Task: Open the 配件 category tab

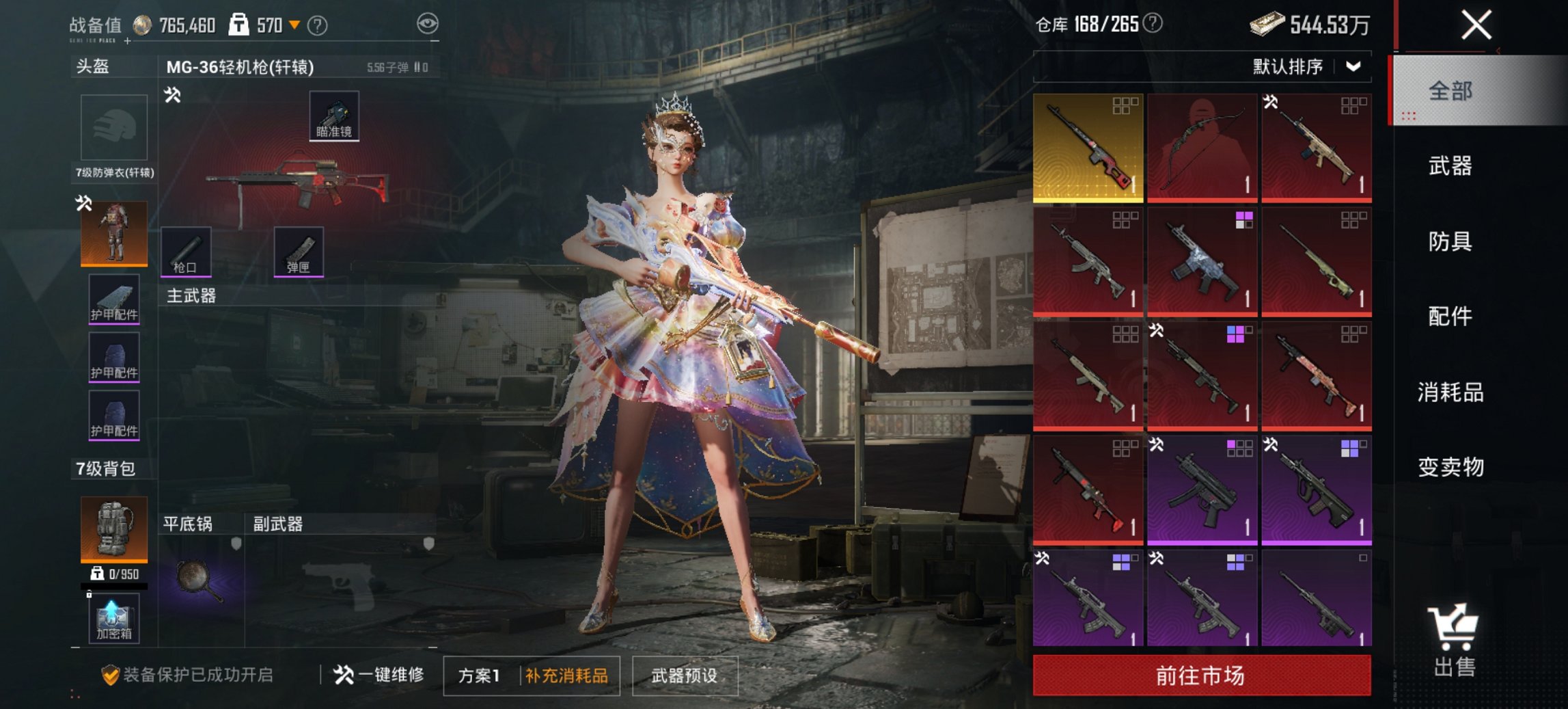Action: 1450,317
